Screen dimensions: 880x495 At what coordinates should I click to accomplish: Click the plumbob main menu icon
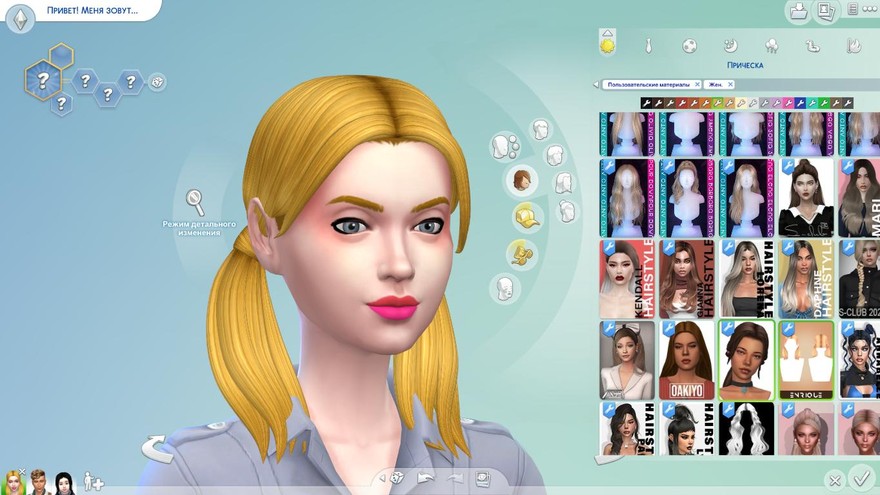[20, 18]
